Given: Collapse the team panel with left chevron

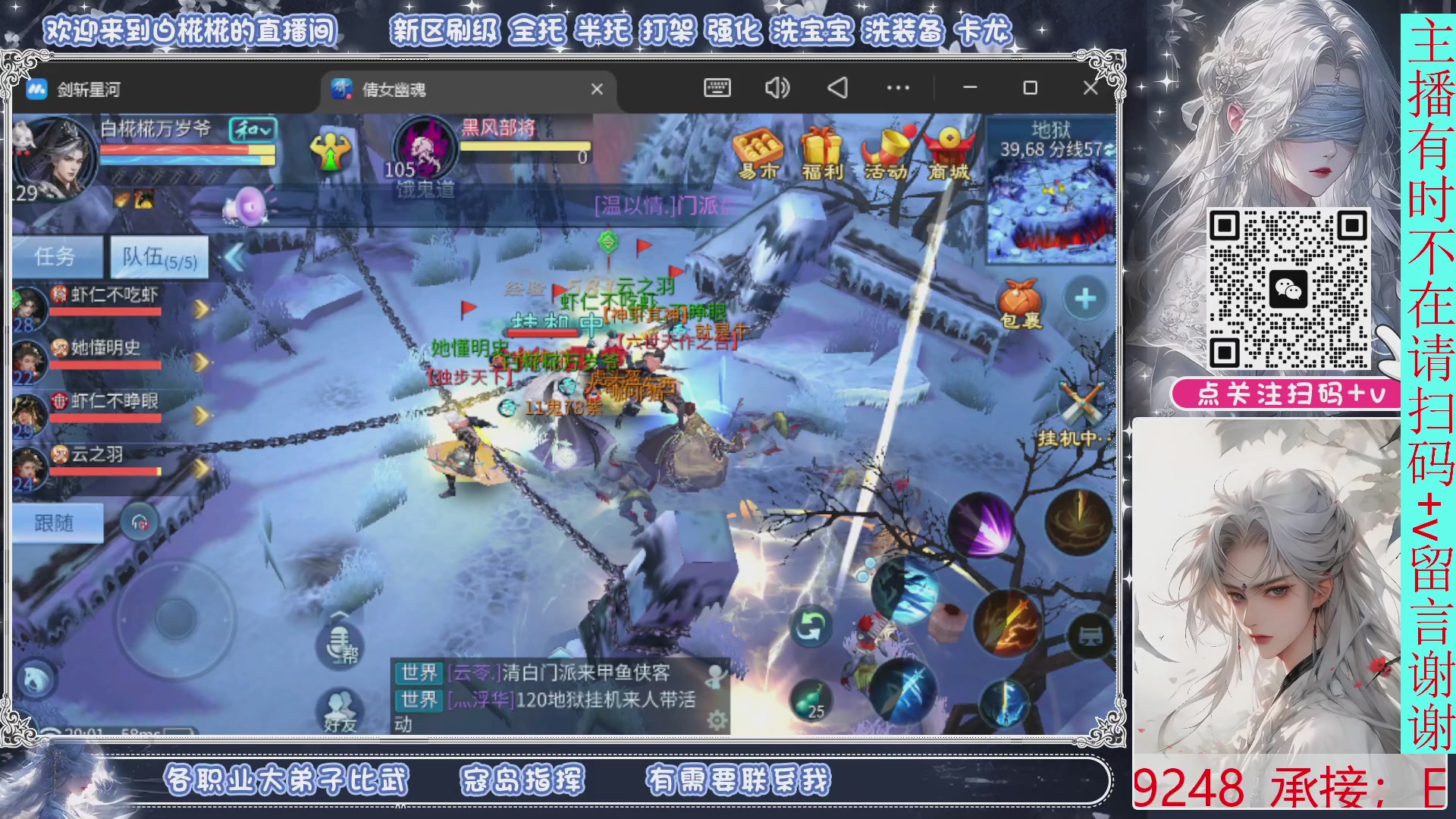Looking at the screenshot, I should point(235,257).
